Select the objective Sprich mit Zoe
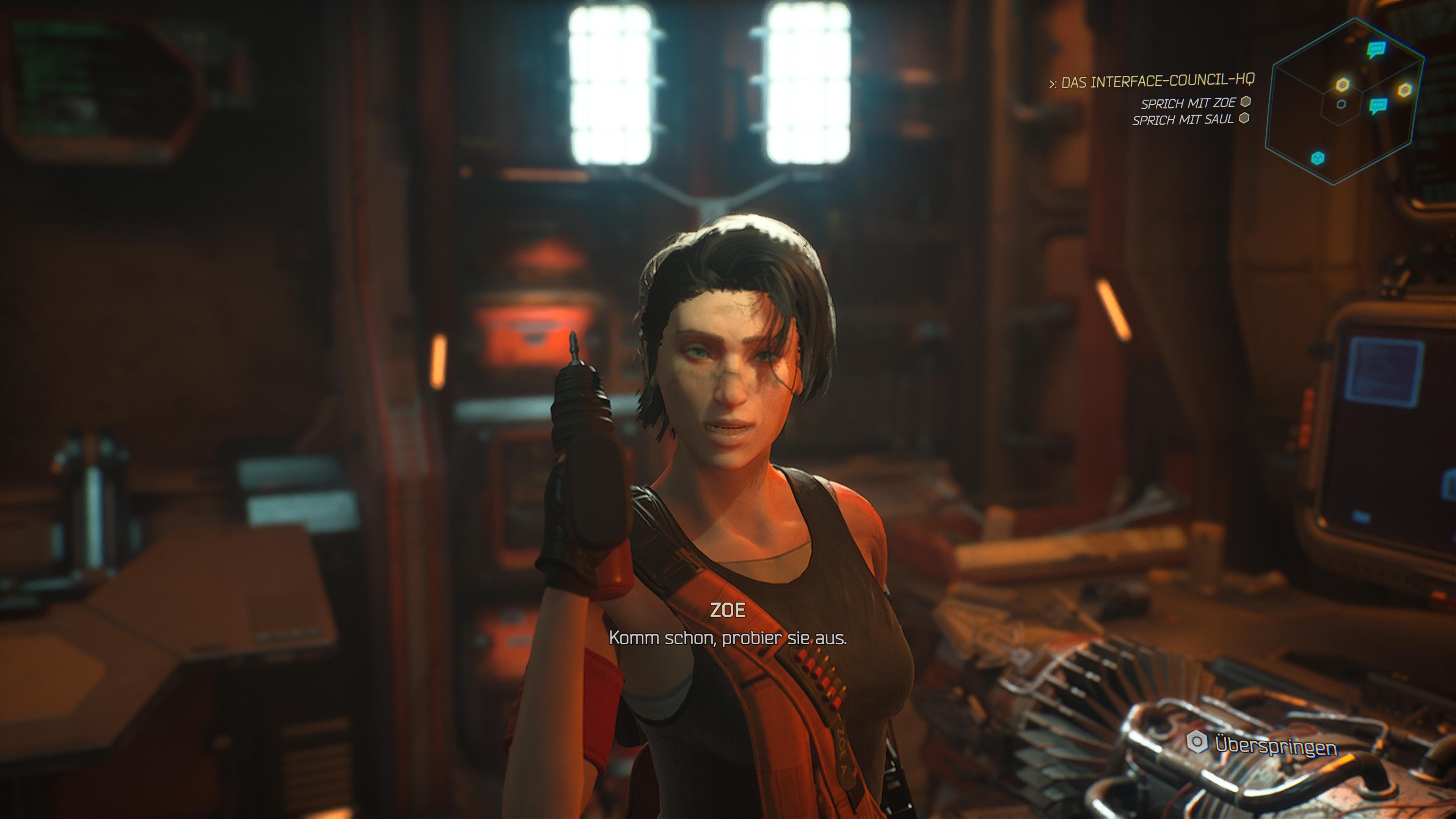This screenshot has height=819, width=1456. tap(1188, 104)
